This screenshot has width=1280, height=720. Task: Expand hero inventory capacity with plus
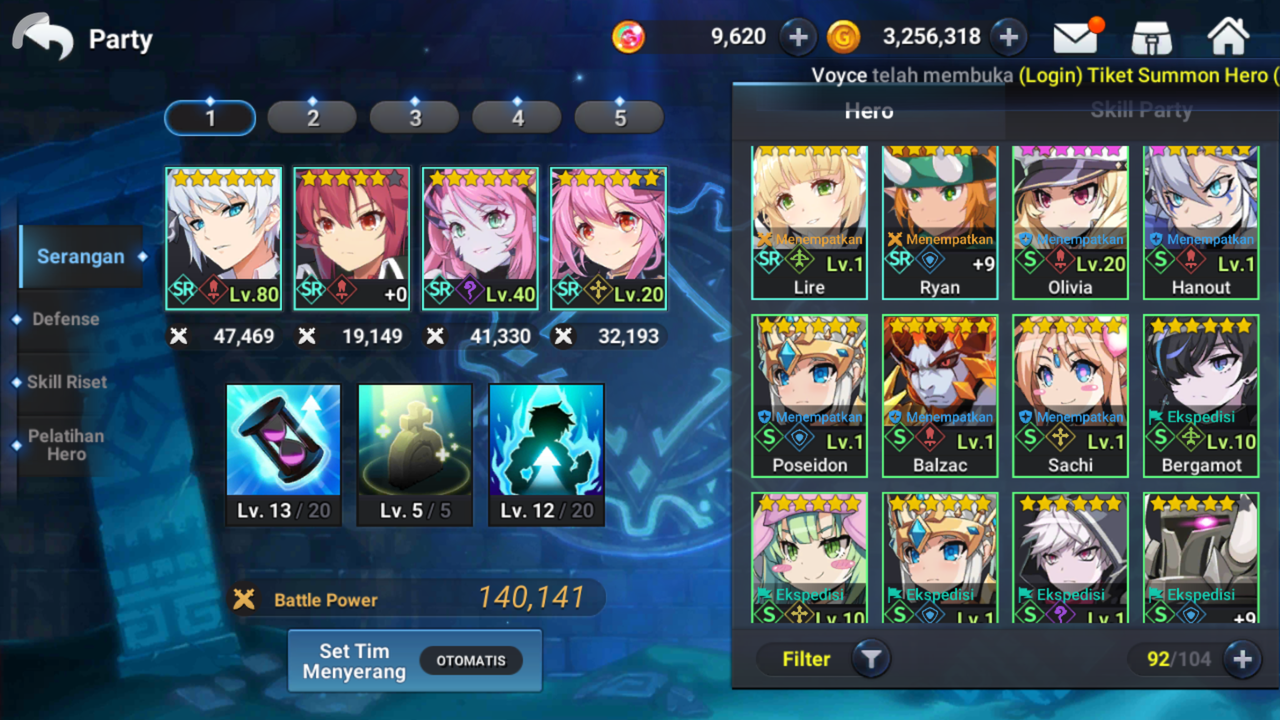(x=1242, y=659)
